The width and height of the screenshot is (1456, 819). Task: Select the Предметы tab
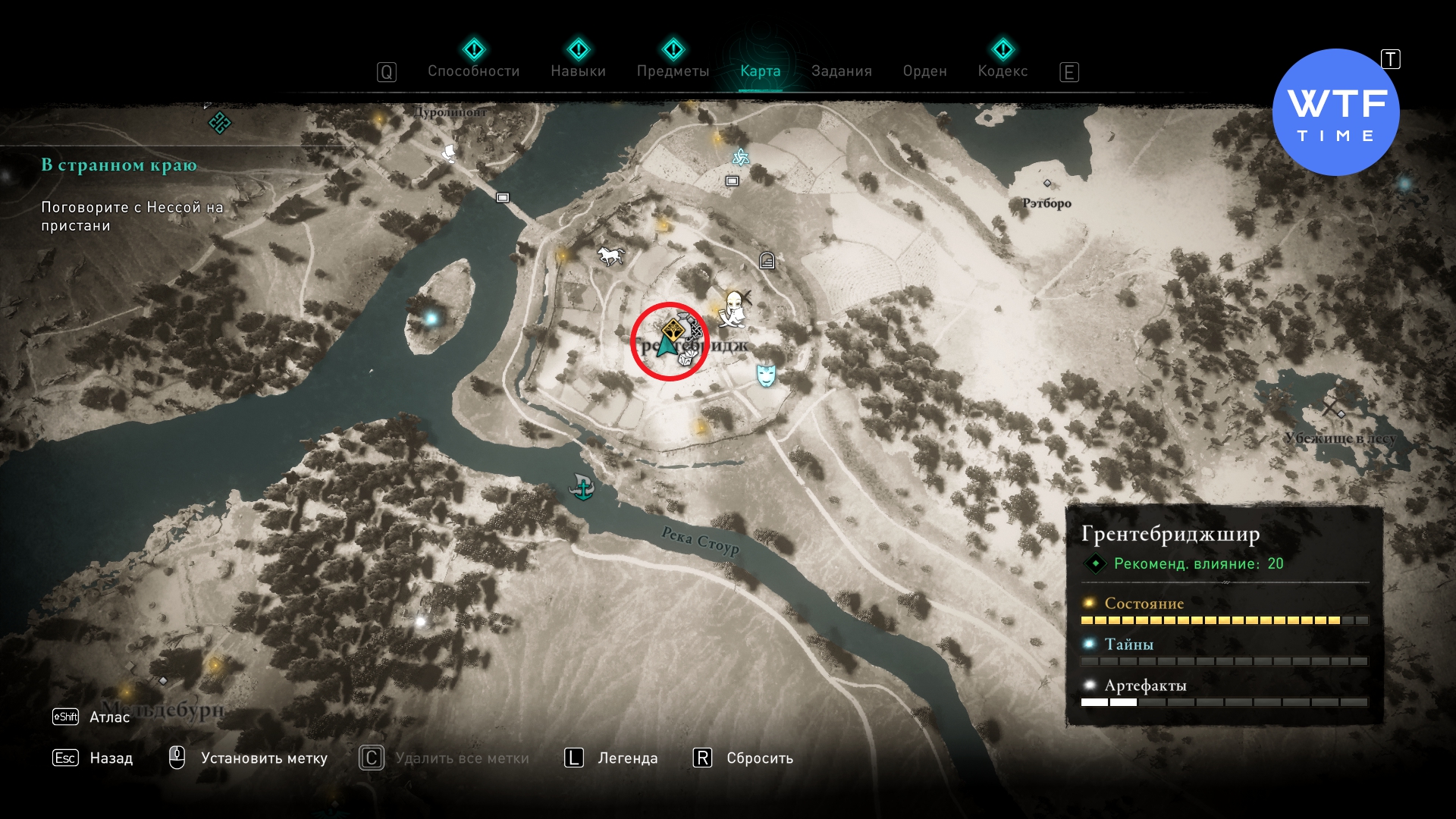[673, 71]
